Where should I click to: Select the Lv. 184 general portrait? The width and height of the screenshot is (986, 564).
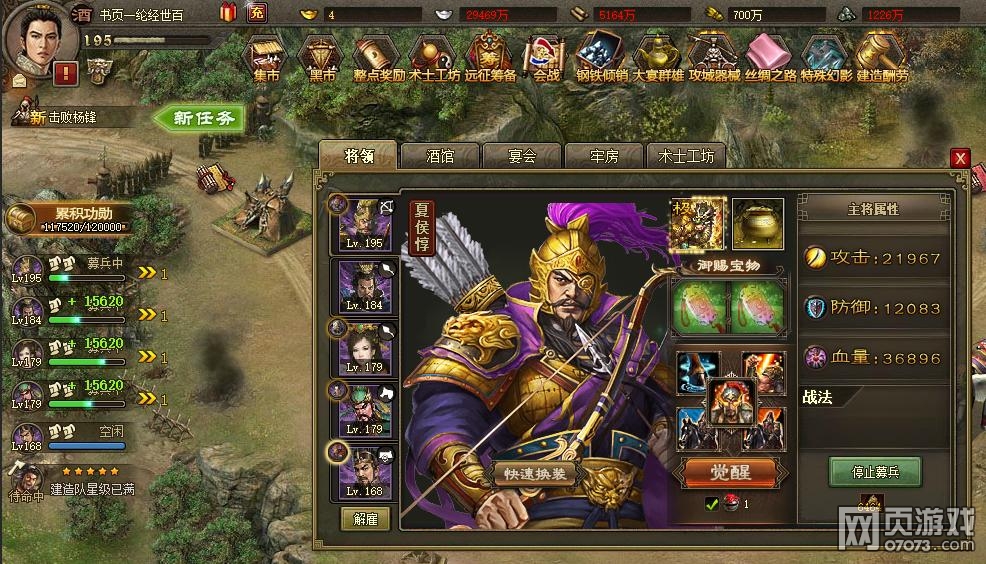point(364,286)
